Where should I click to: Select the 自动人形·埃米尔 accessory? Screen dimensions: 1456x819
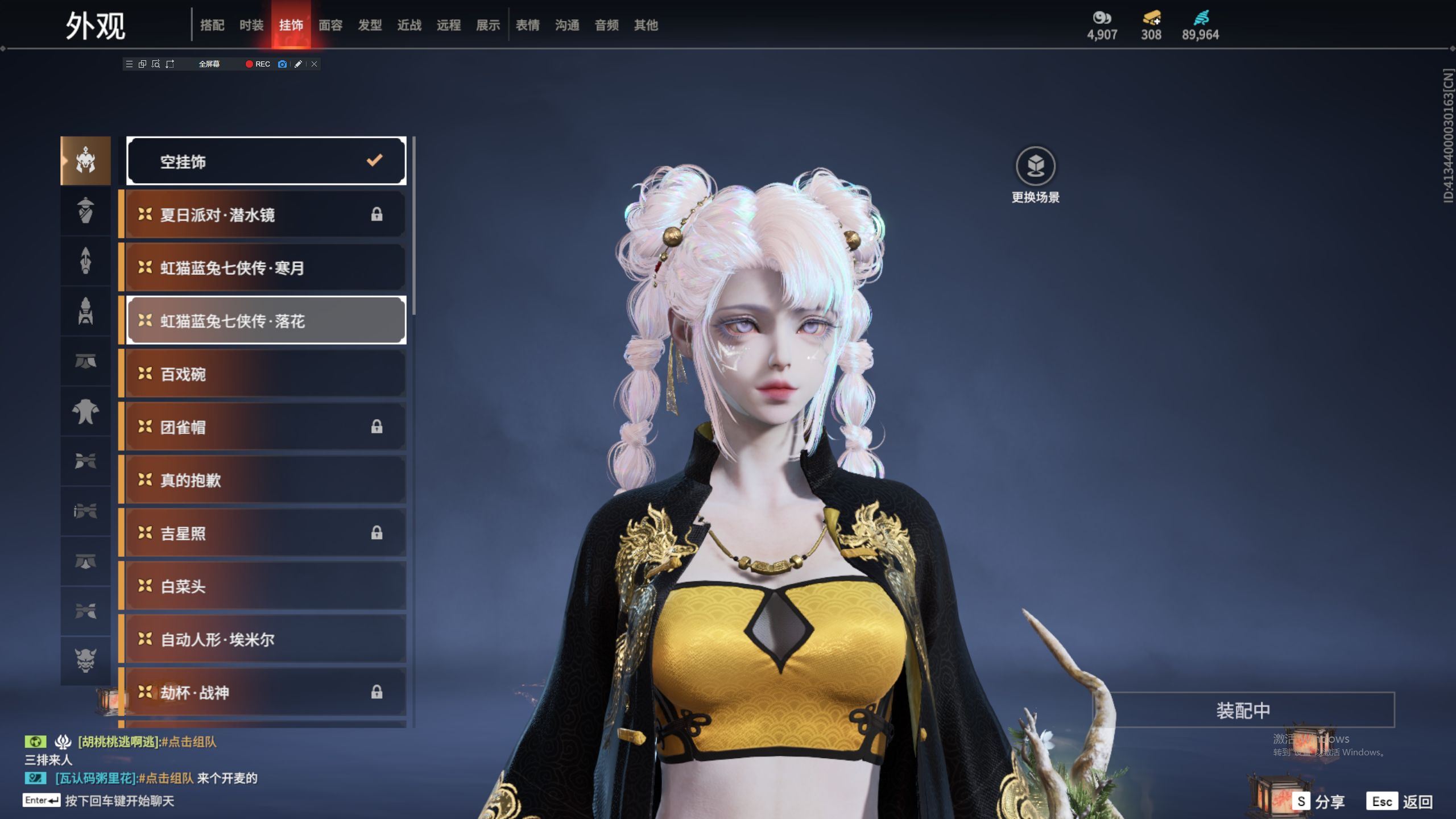click(x=264, y=639)
